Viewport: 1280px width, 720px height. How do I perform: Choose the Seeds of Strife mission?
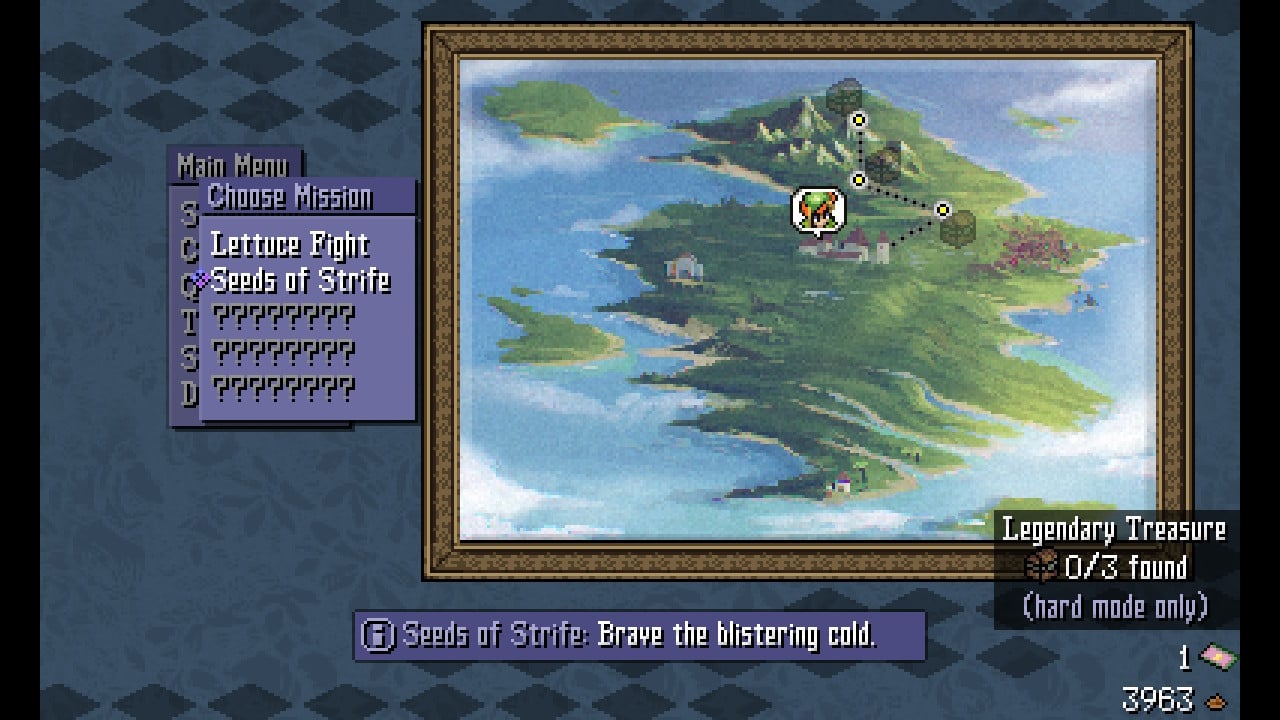300,281
